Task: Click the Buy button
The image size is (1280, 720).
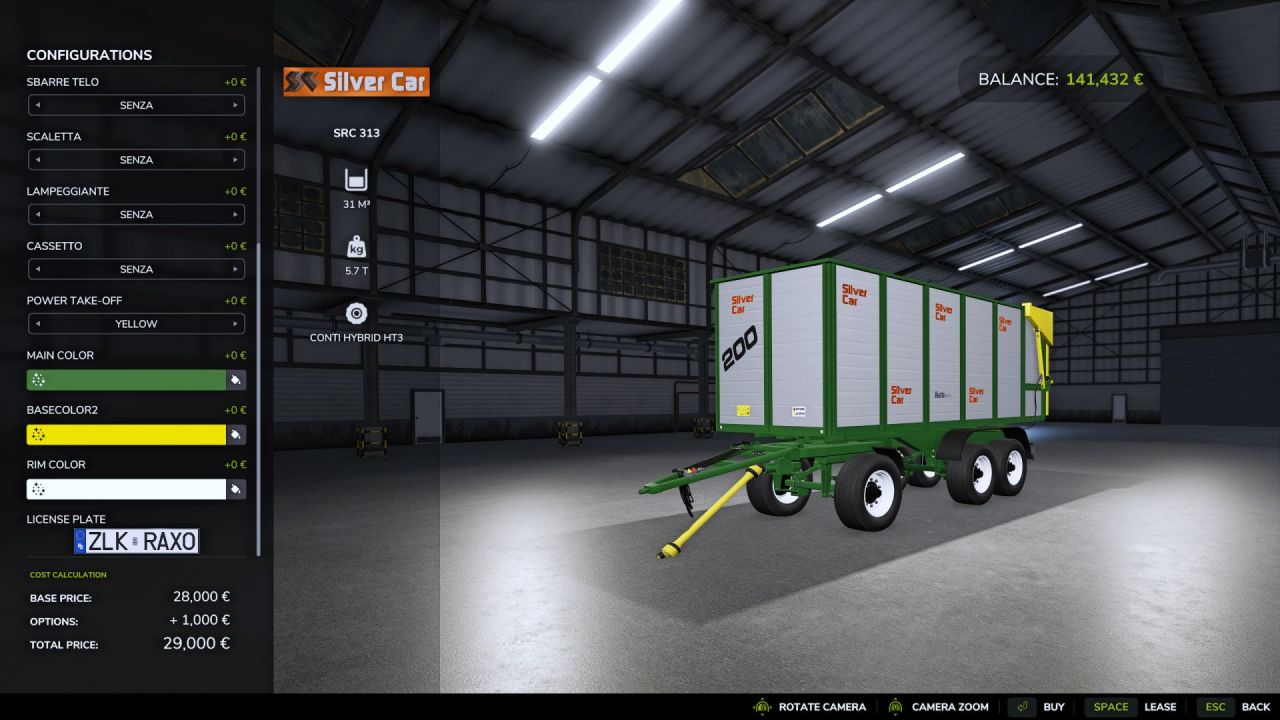Action: pos(1053,706)
